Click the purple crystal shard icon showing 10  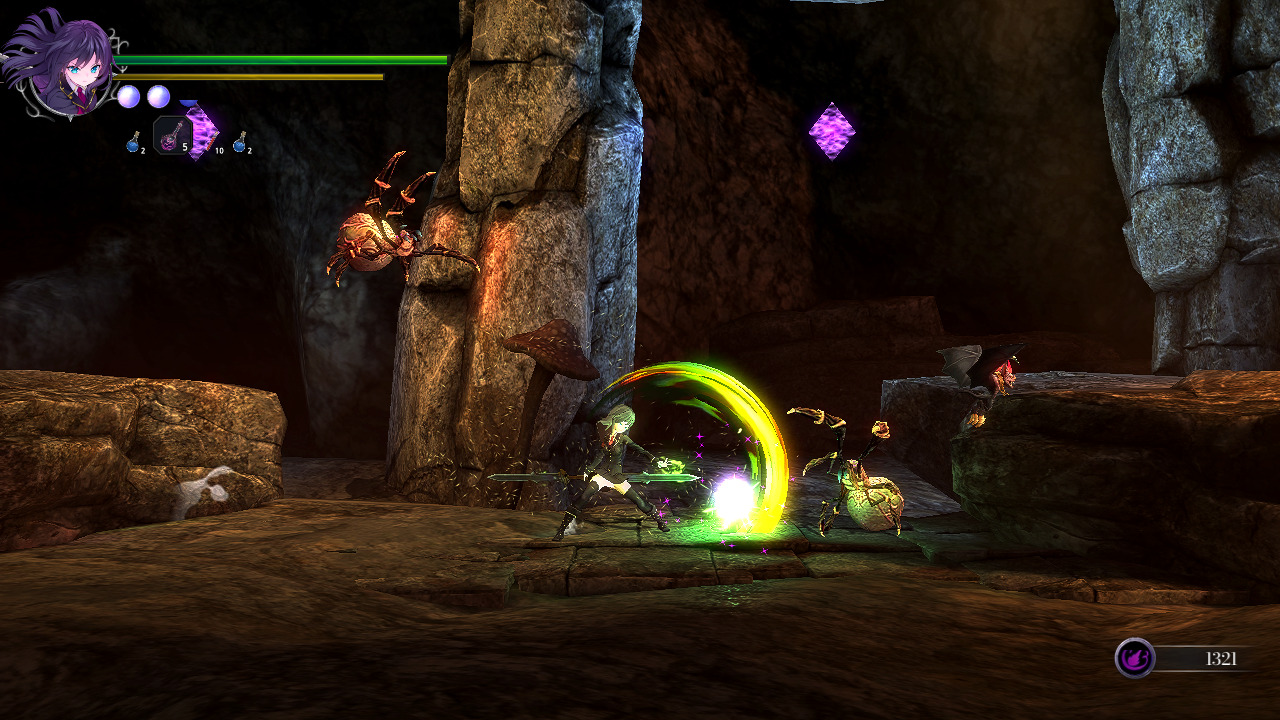click(201, 130)
